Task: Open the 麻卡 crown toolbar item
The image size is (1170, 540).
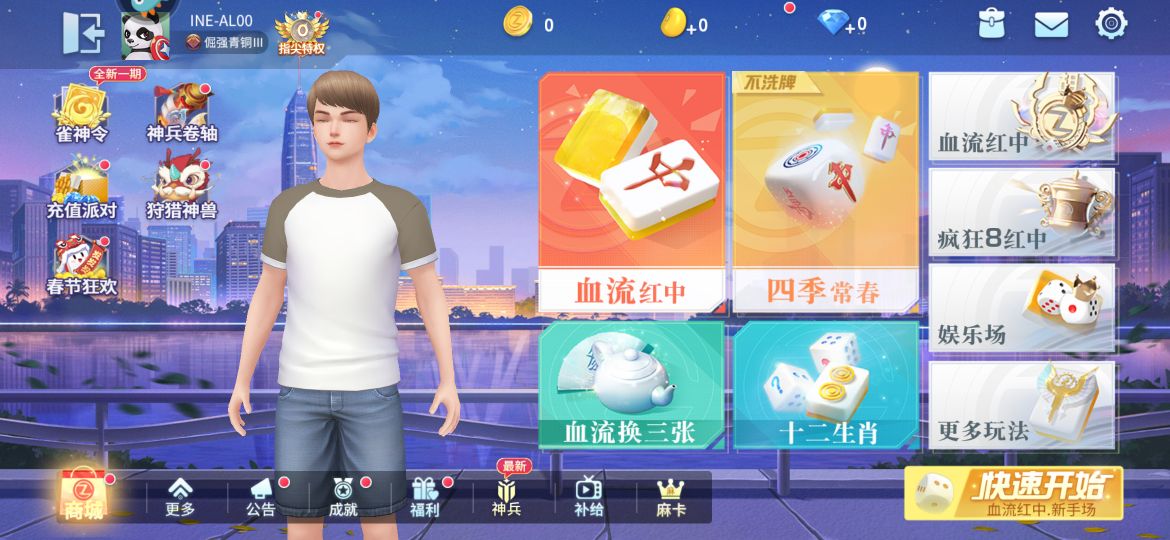Action: 670,496
